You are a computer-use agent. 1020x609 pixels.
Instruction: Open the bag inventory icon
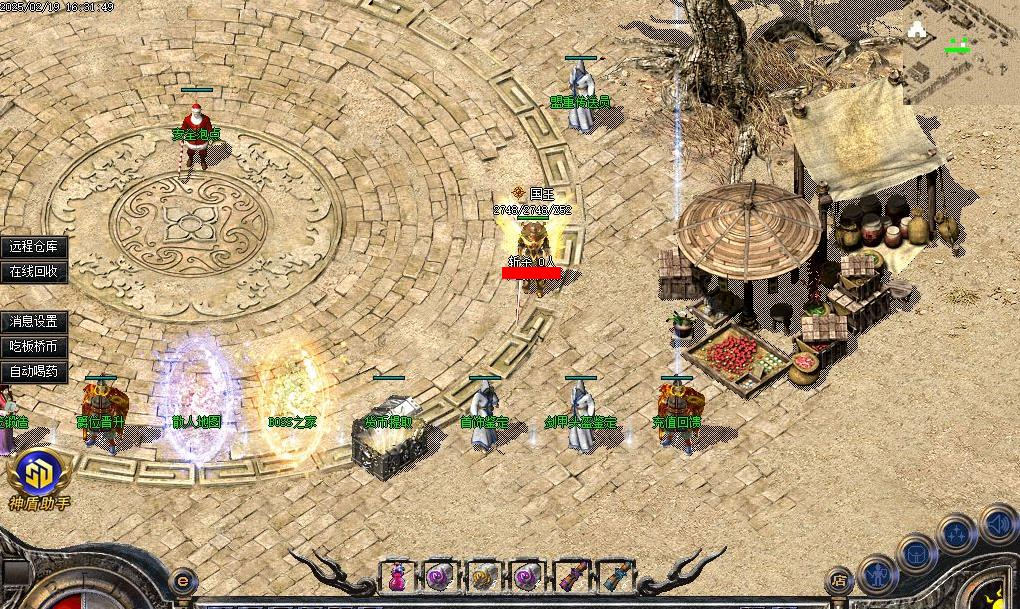coord(915,552)
